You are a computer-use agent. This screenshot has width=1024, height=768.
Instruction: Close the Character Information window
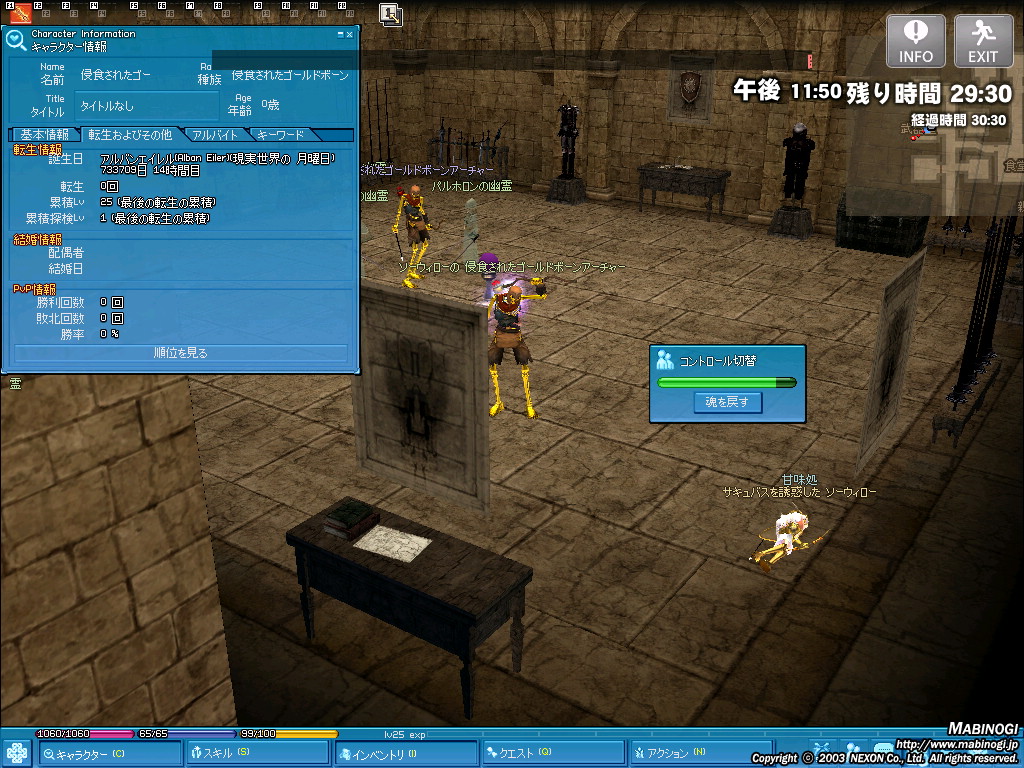(349, 34)
